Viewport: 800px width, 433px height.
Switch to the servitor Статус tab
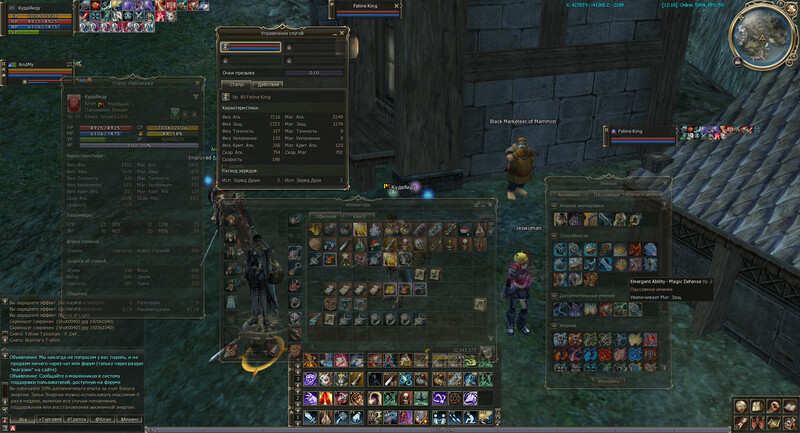pos(238,84)
